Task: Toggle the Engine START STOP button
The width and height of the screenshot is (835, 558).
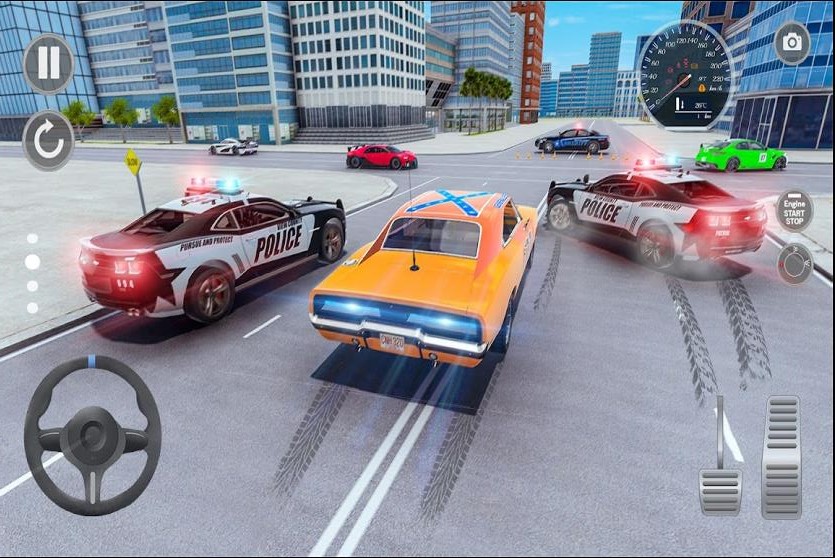Action: (795, 210)
